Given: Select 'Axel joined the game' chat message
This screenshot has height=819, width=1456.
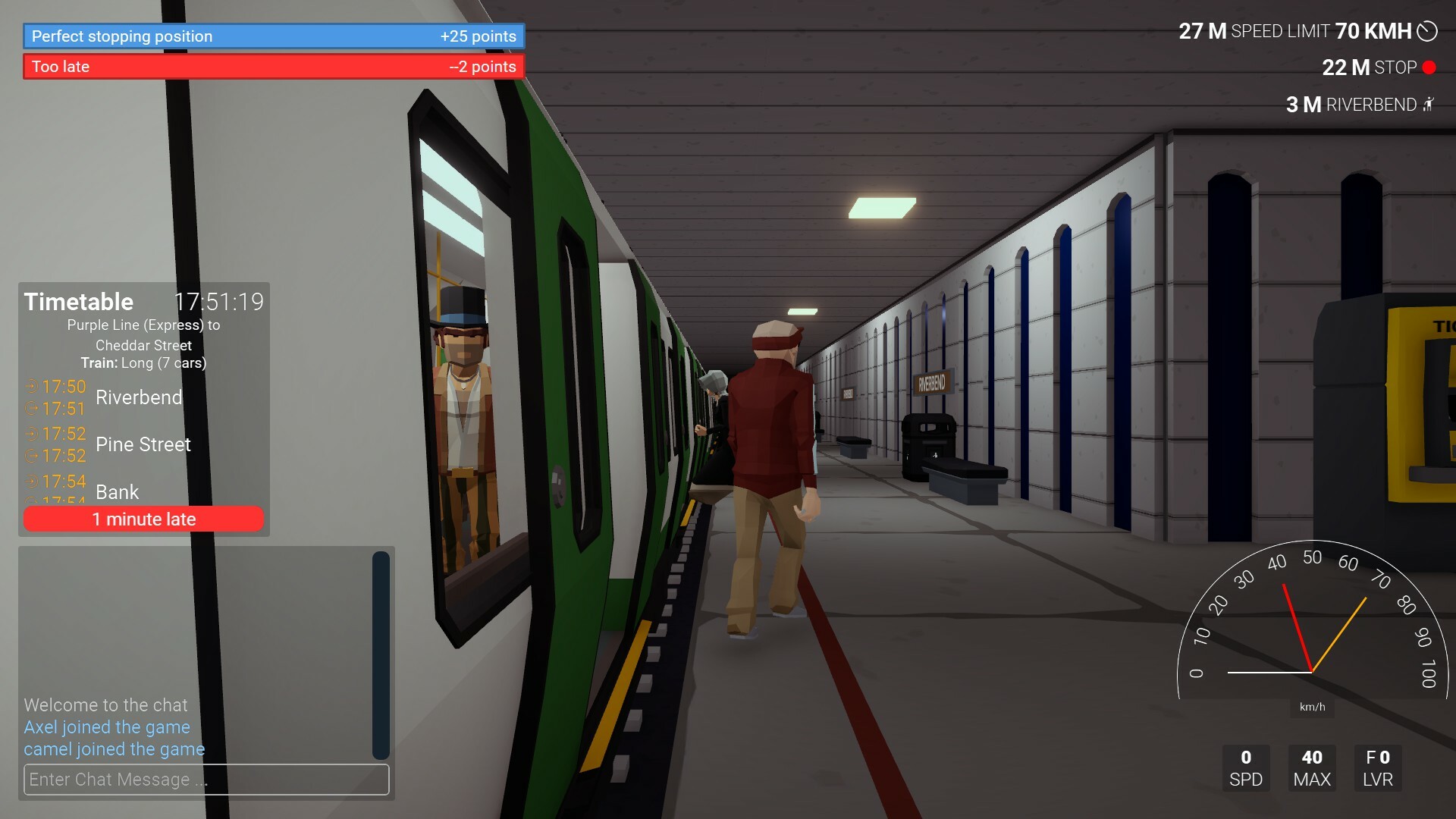Looking at the screenshot, I should 107,726.
